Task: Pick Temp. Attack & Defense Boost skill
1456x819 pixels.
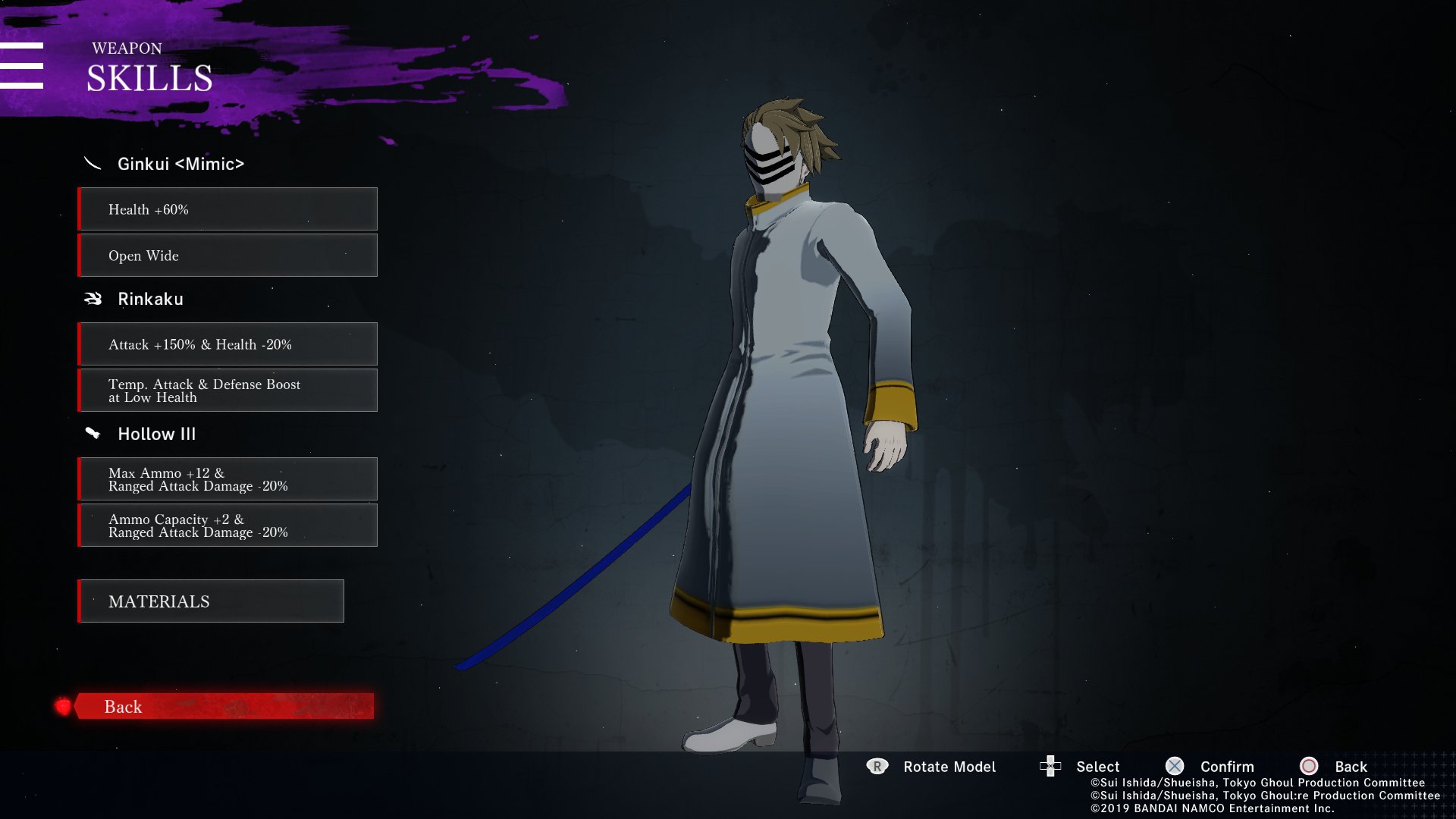Action: (227, 391)
